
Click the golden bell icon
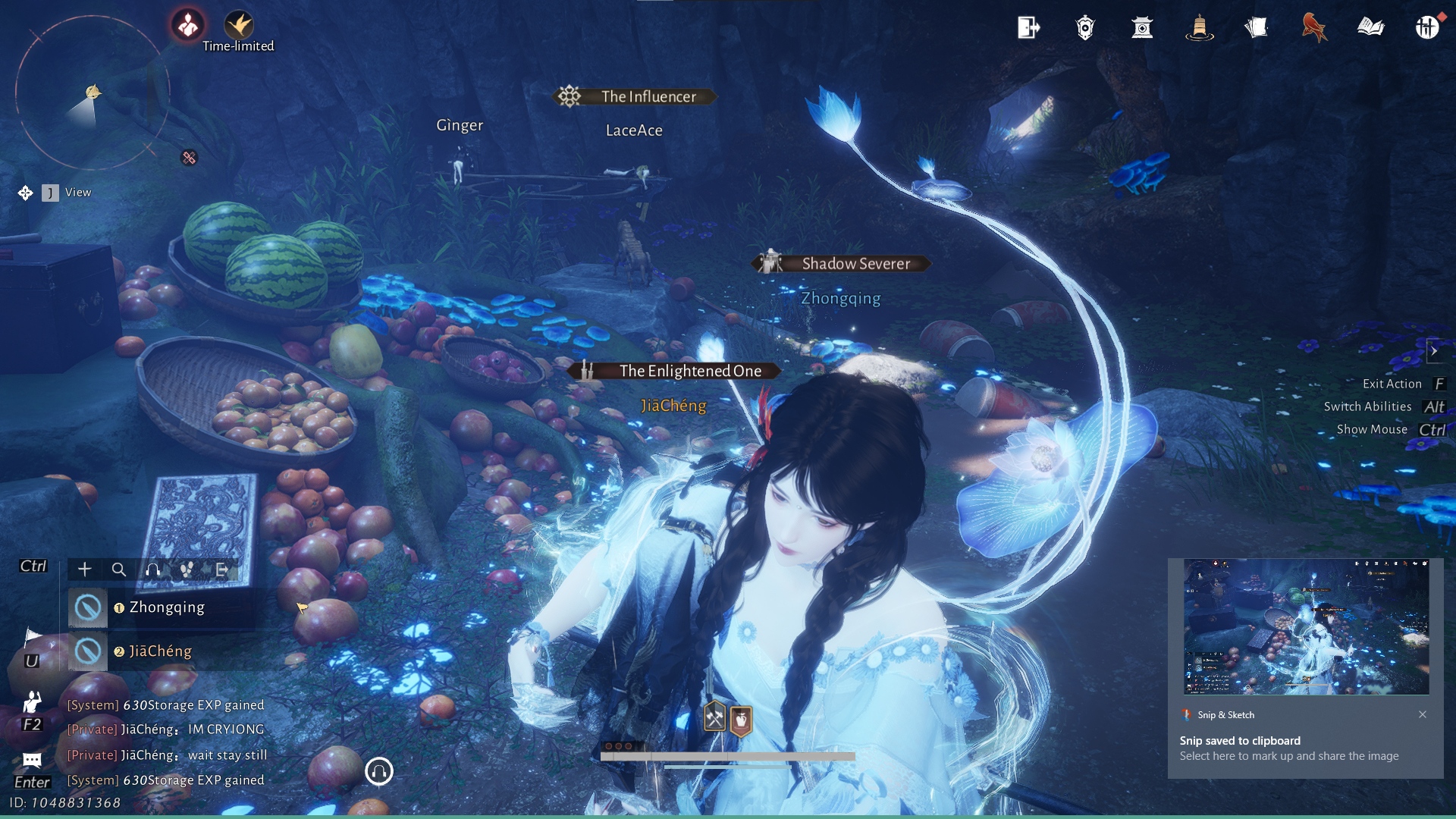coord(1199,28)
